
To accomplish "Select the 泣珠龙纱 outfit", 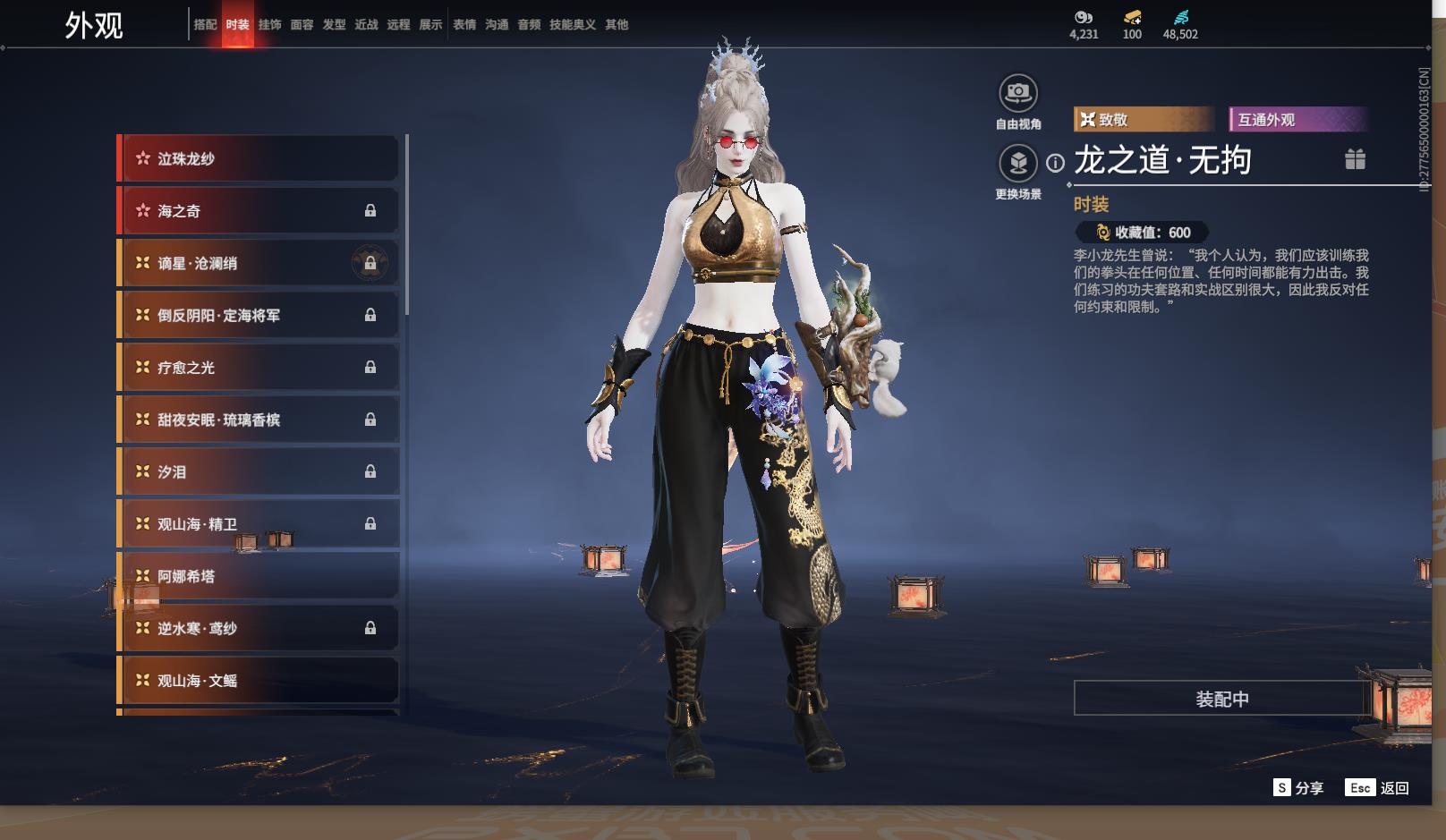I will pos(259,158).
